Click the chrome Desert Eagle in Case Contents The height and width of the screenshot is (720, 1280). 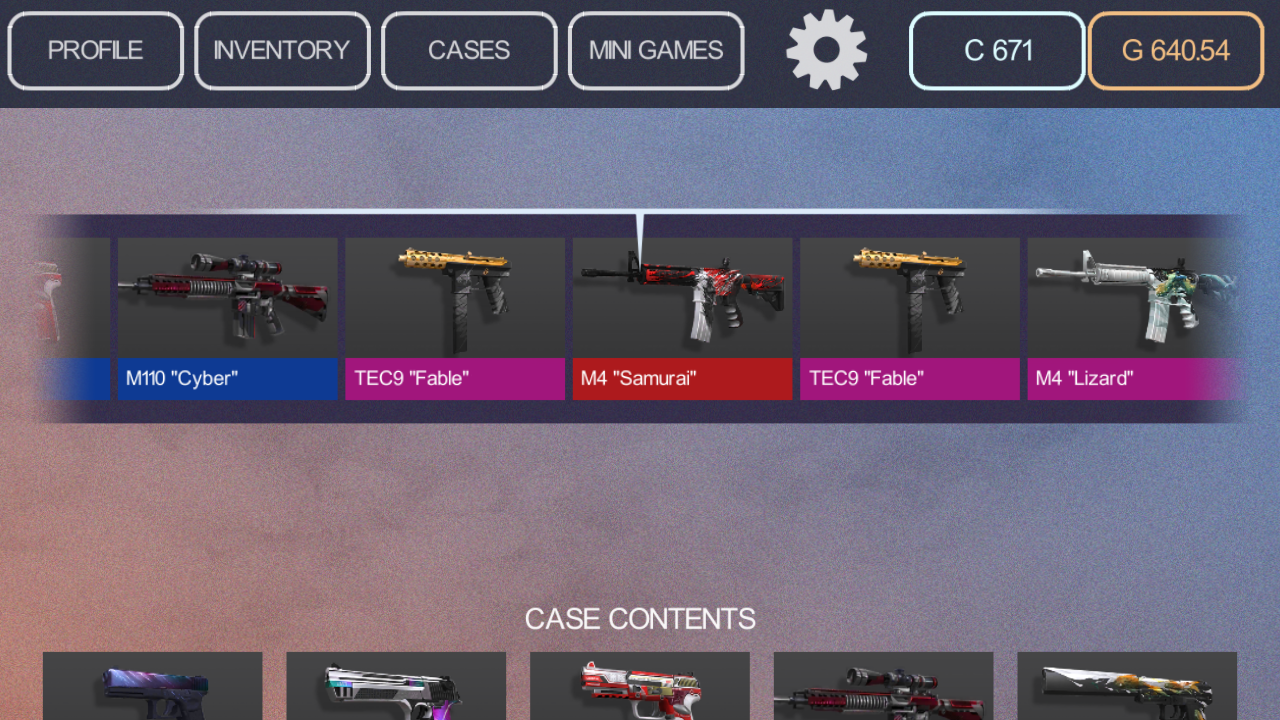tap(396, 690)
